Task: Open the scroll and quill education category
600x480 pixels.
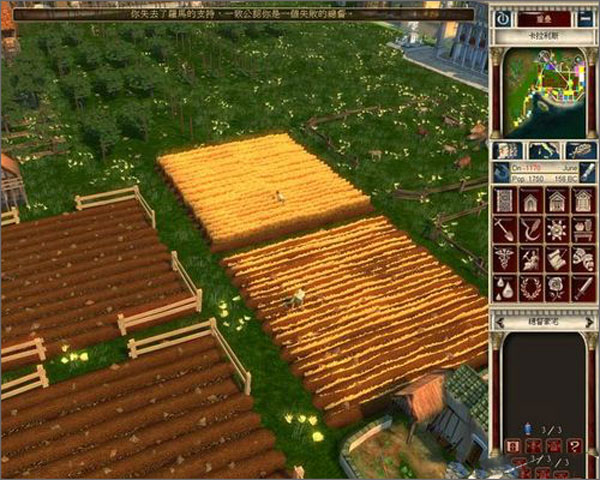Action: [x=530, y=259]
